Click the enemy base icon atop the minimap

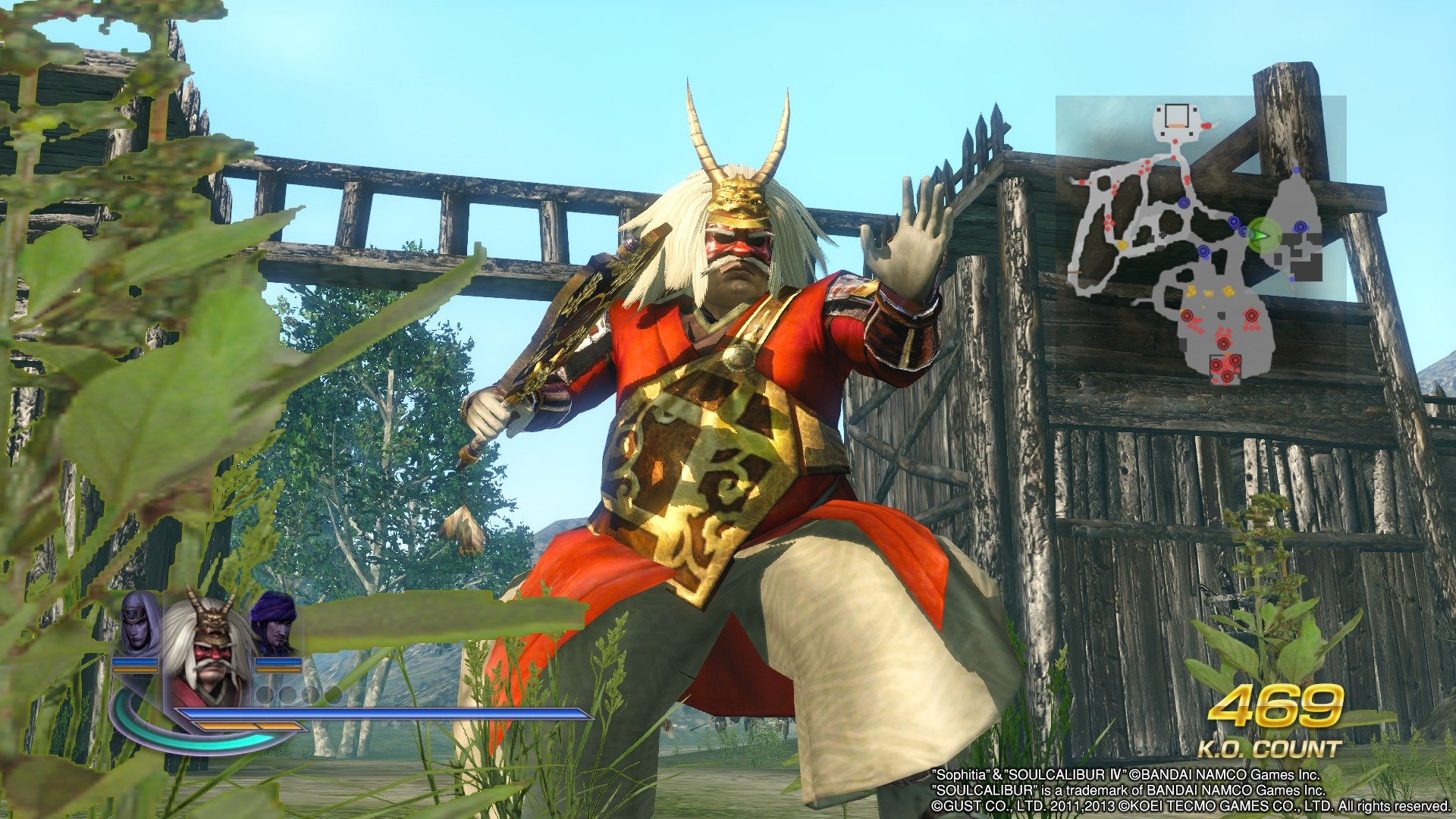[x=1176, y=115]
